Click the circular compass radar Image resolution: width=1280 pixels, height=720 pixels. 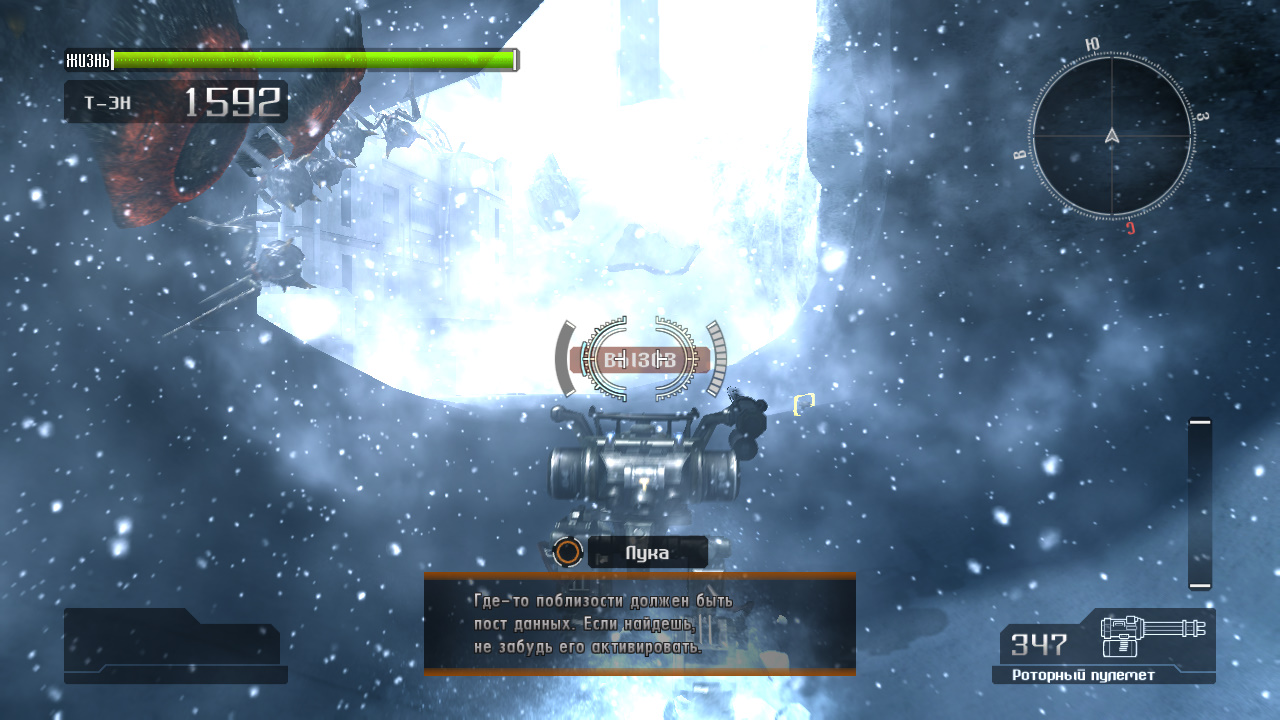click(1111, 136)
